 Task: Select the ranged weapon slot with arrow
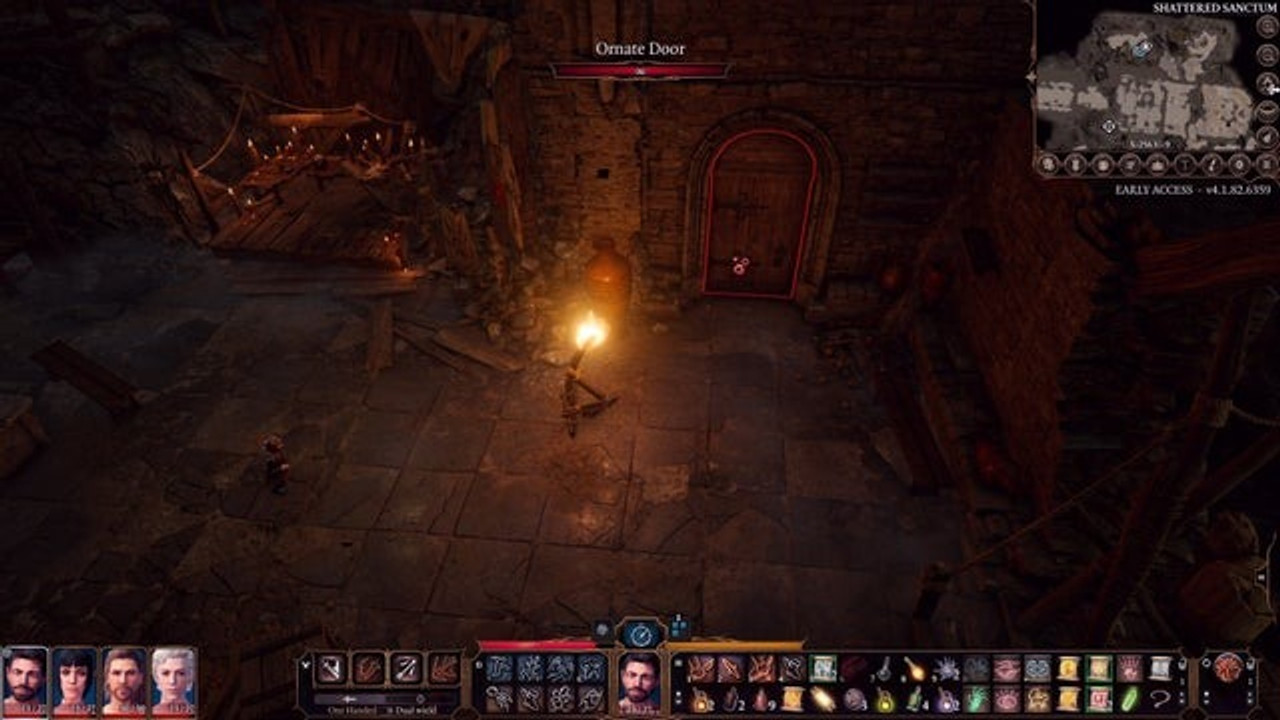406,668
